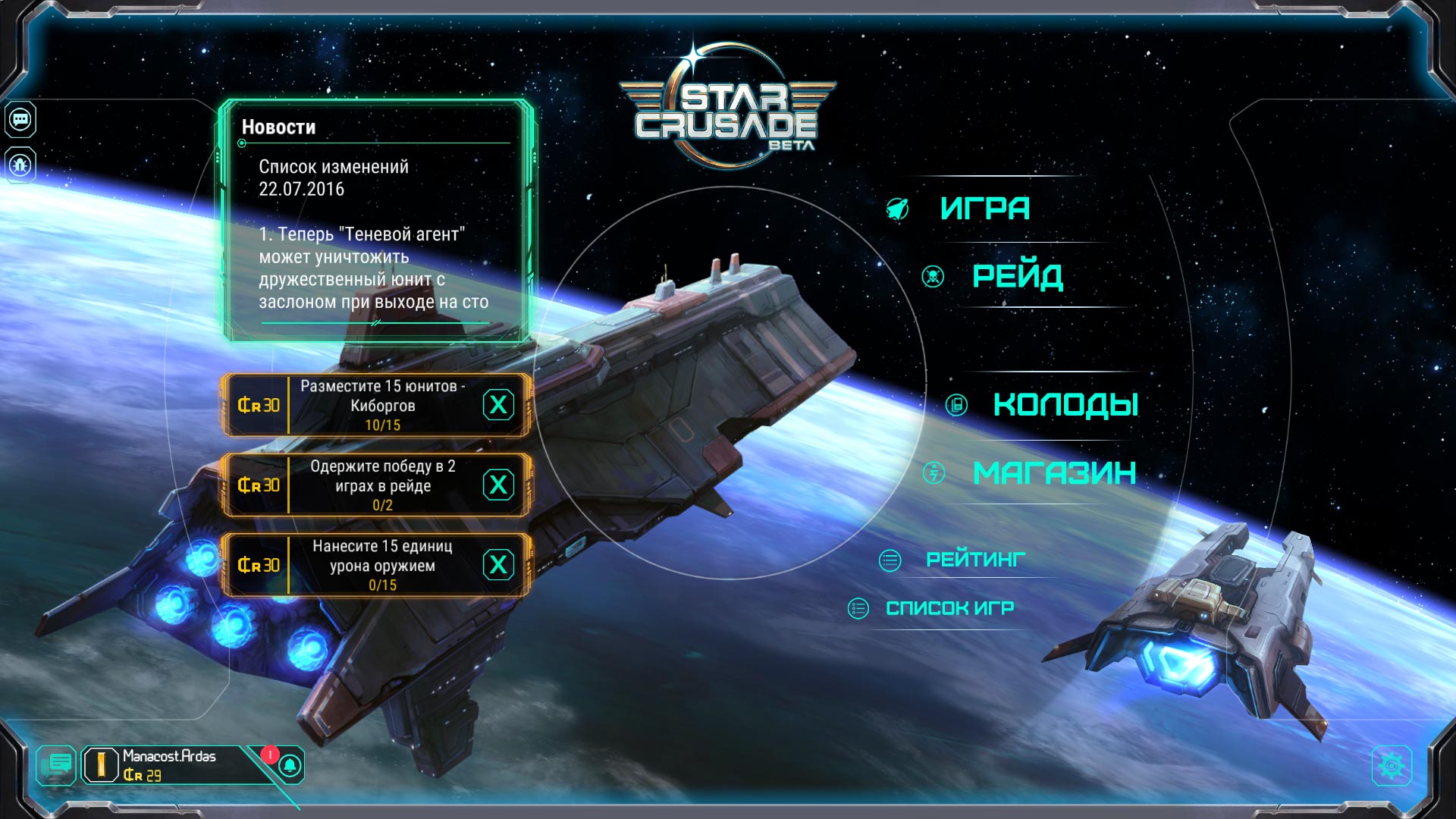Click the speech bubble feedback icon
Screen dimensions: 1456x819
20,120
